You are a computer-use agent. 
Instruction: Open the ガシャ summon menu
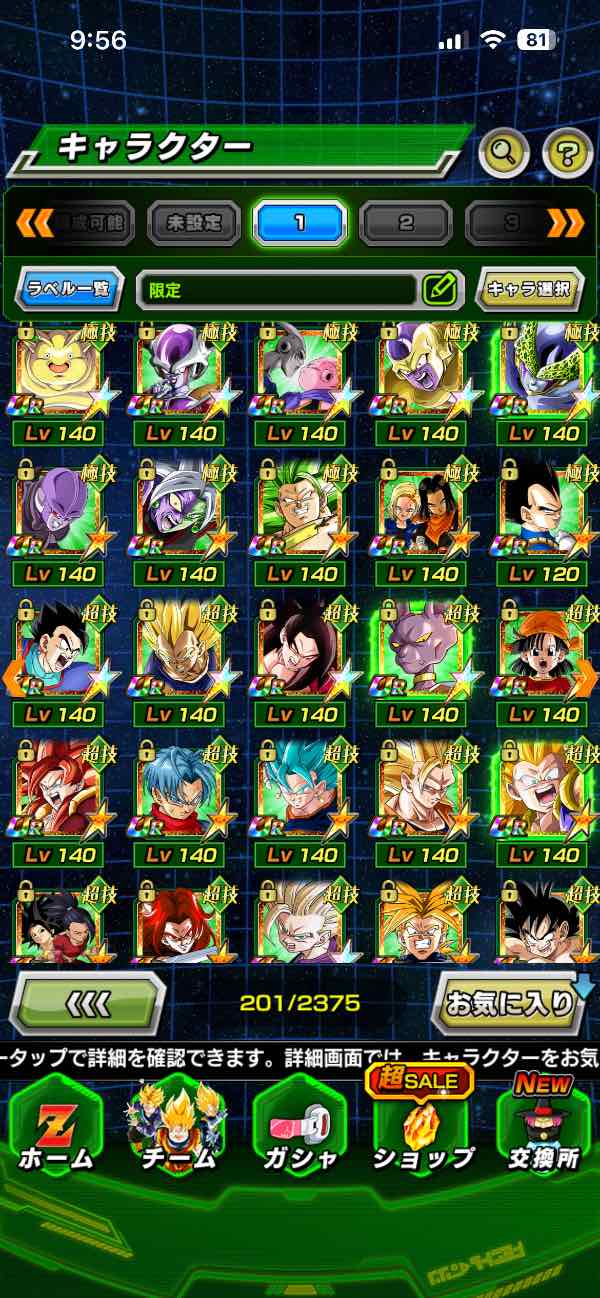coord(300,1130)
